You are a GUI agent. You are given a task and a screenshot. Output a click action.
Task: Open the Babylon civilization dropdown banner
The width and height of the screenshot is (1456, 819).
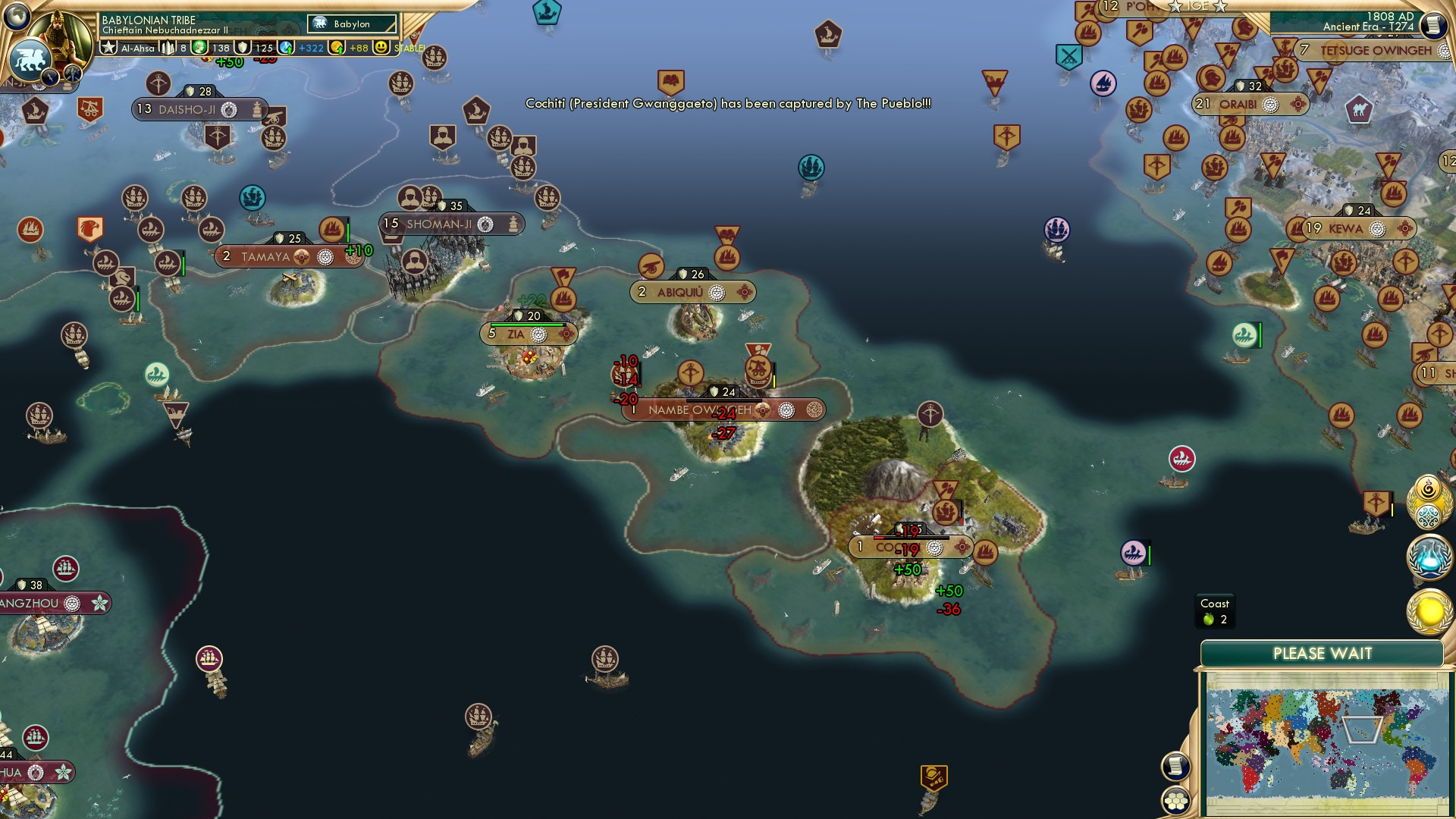350,24
